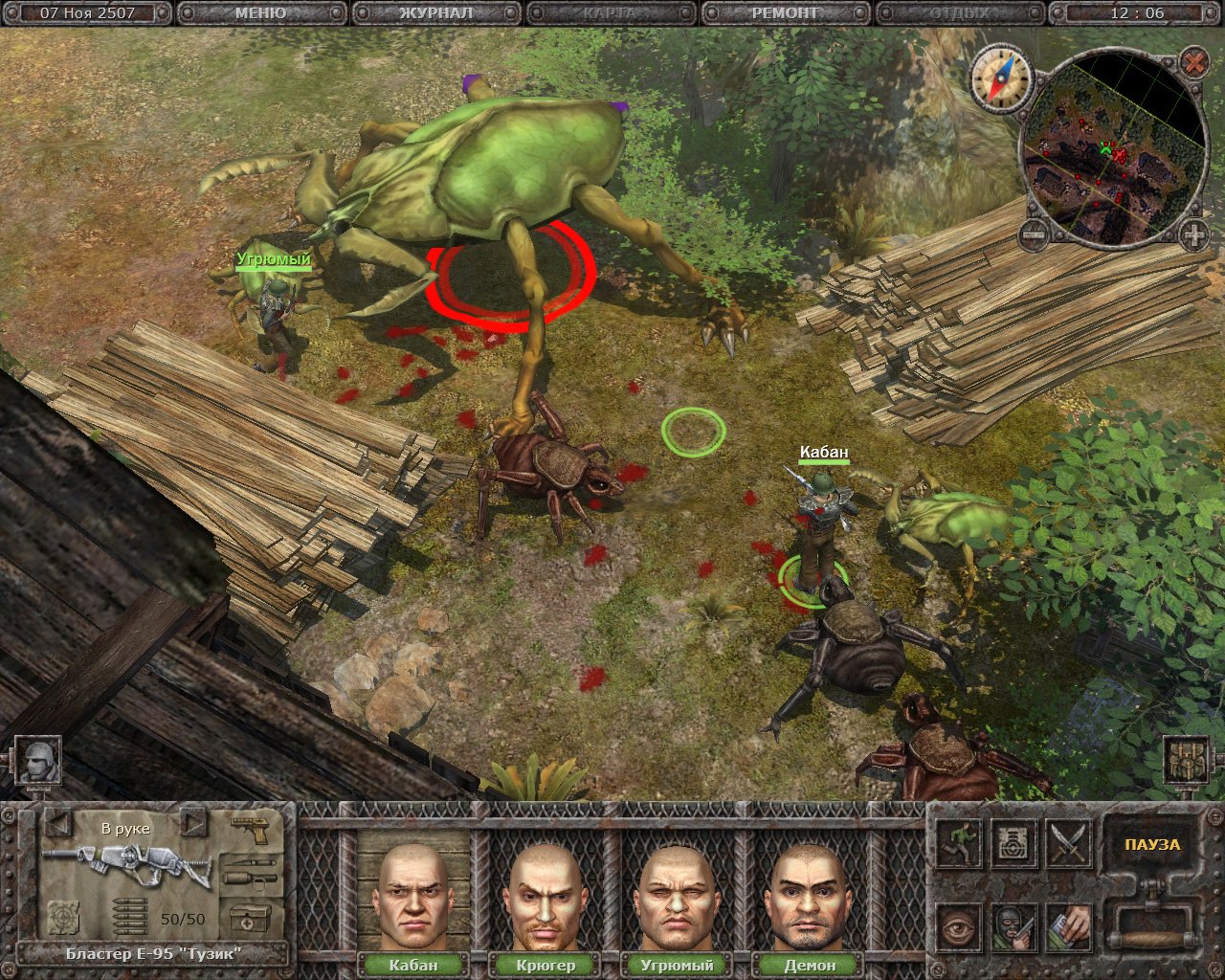Use the first aid kit slot
Viewport: 1225px width, 980px height.
coord(251,919)
